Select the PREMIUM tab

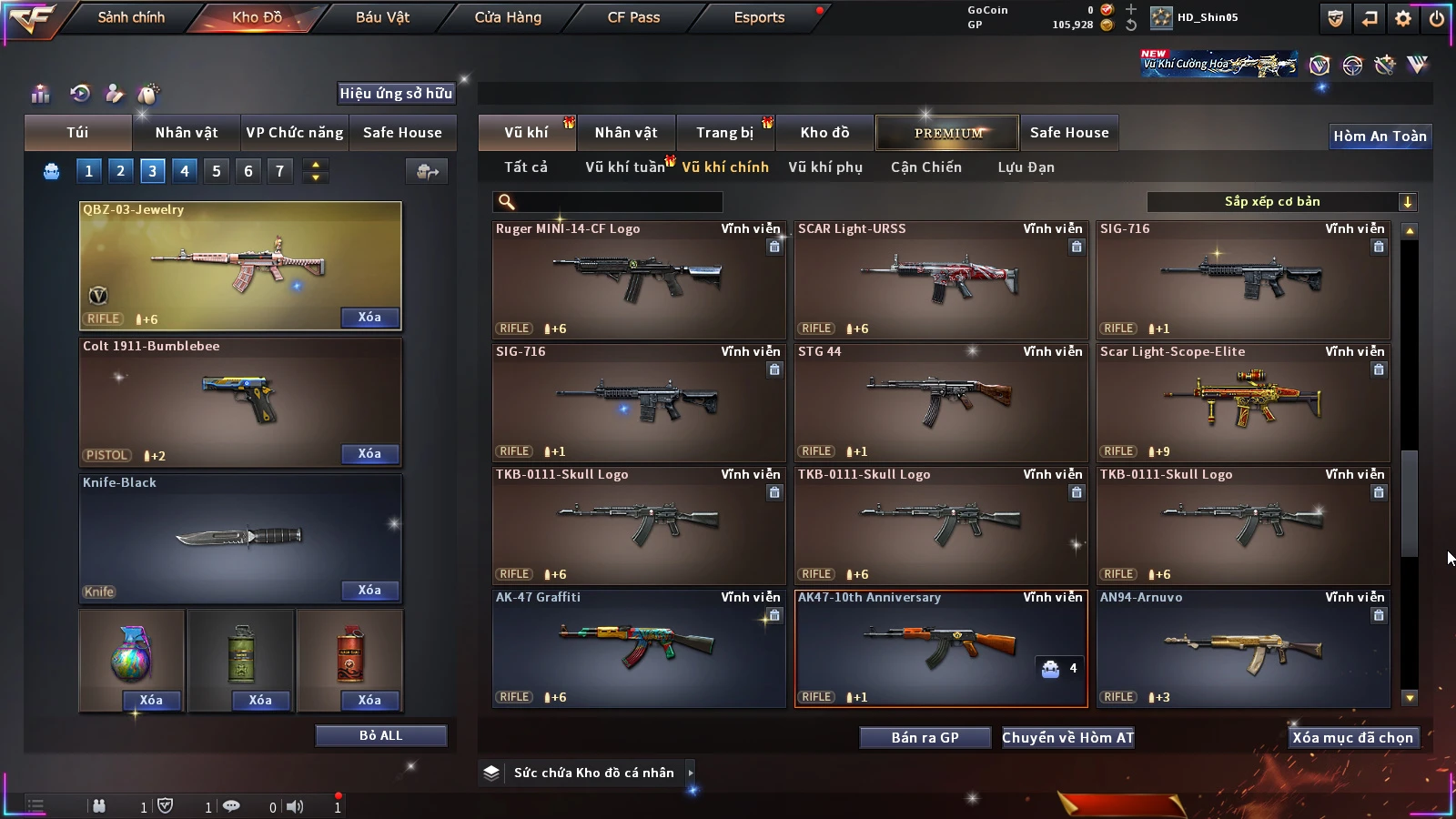(947, 133)
